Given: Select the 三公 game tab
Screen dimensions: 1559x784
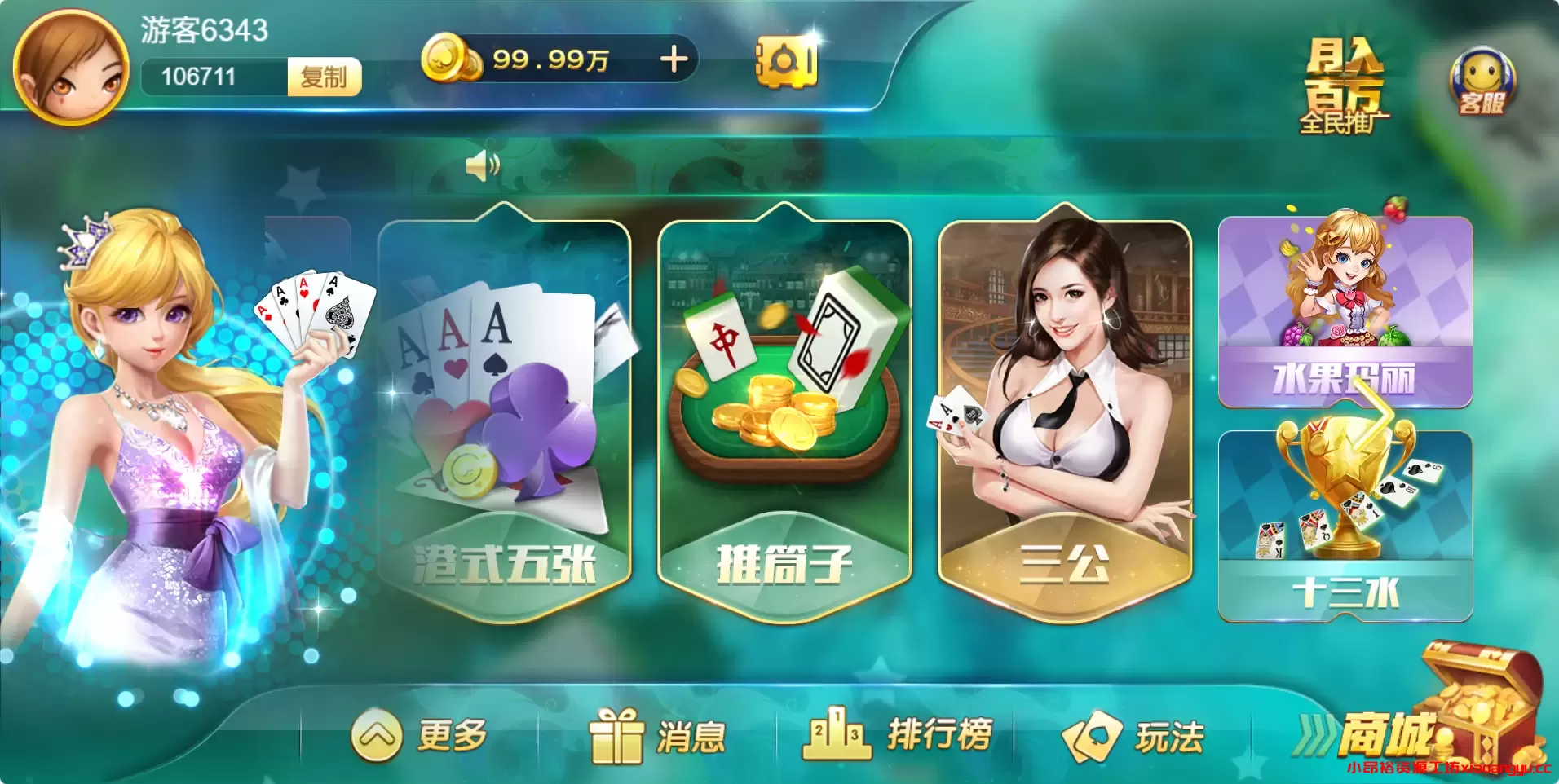Looking at the screenshot, I should pos(1060,399).
